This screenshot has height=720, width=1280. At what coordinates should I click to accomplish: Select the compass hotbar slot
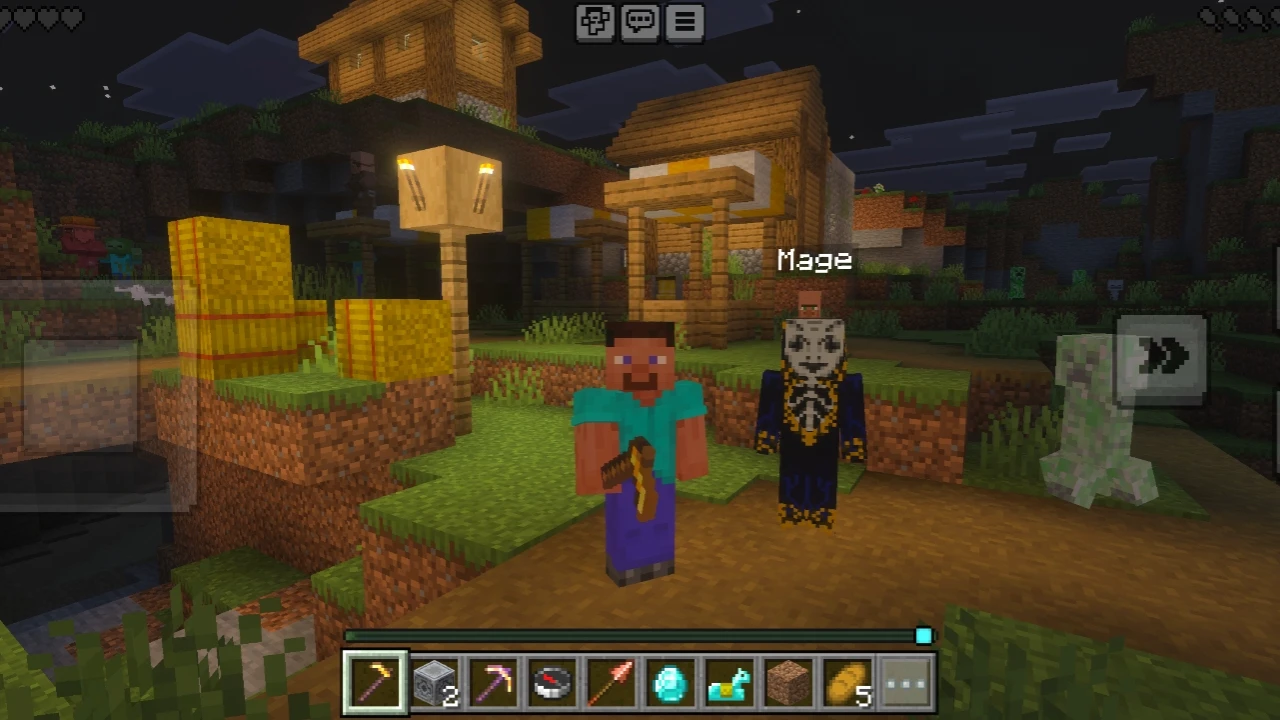coord(553,683)
